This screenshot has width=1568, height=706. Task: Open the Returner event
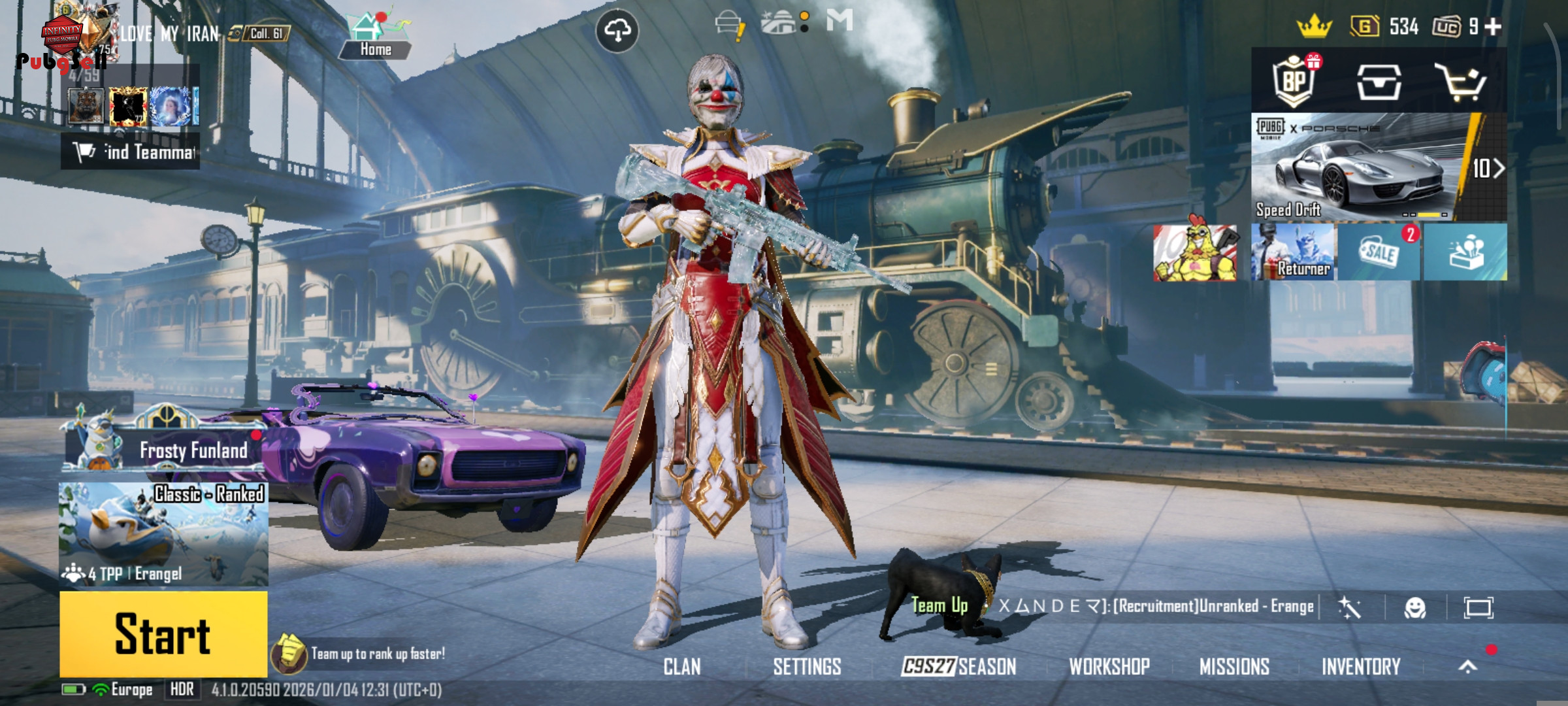coord(1293,252)
